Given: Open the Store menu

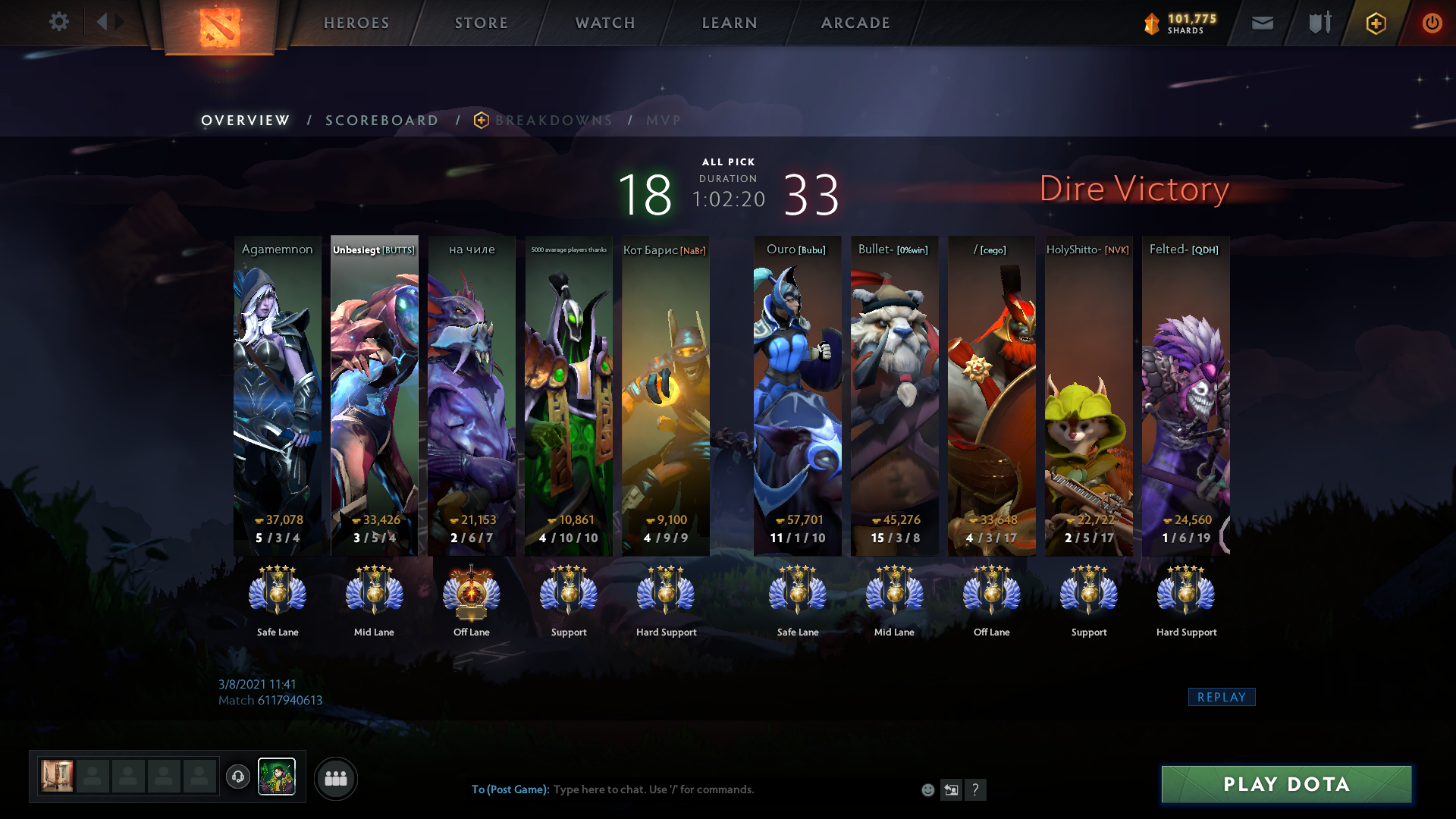Looking at the screenshot, I should point(482,23).
